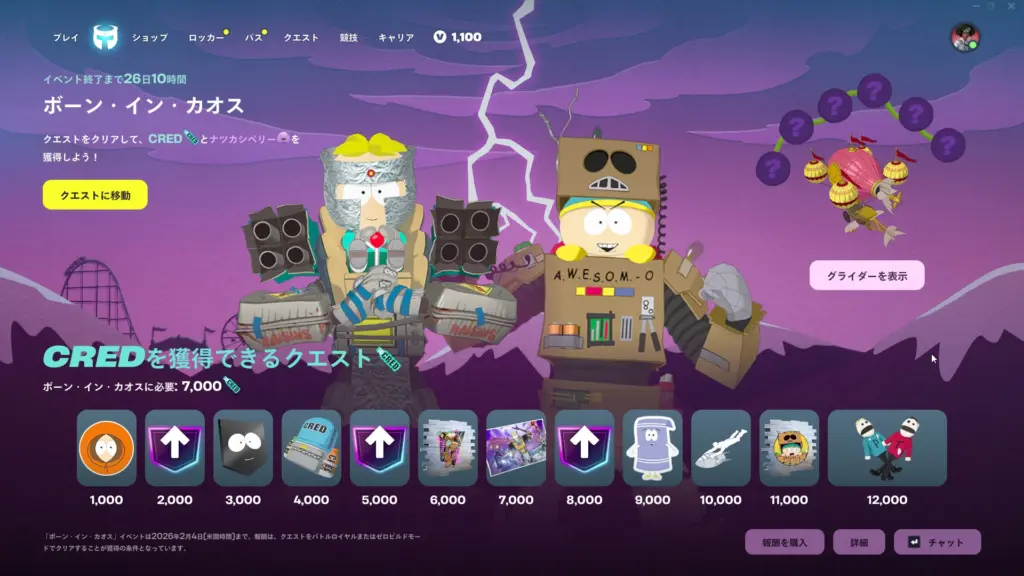Select the クエスト tab
Image resolution: width=1024 pixels, height=576 pixels.
(301, 38)
